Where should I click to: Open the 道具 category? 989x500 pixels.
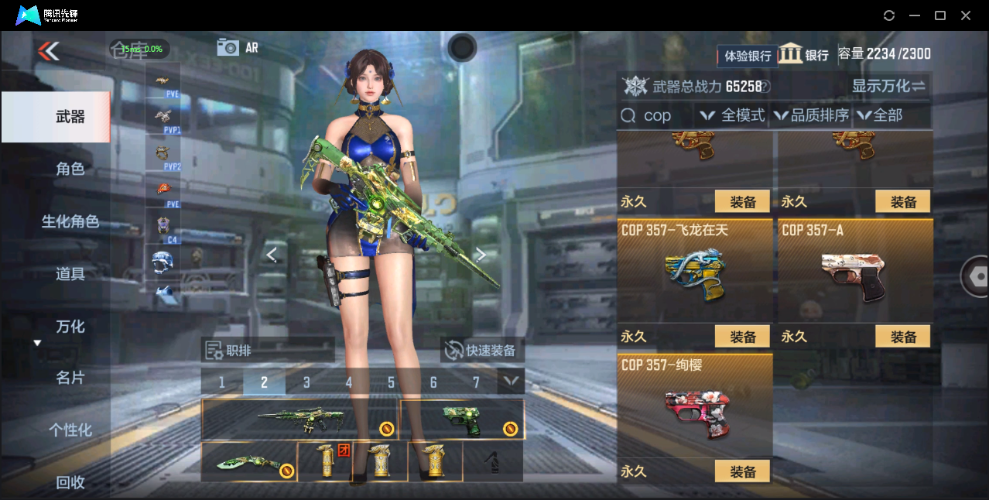coord(69,273)
